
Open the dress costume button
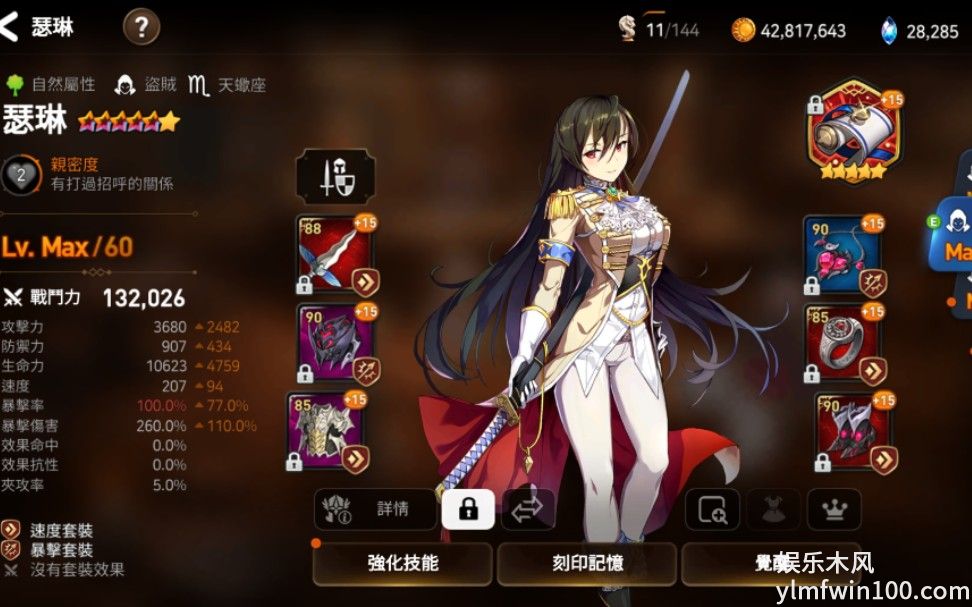(773, 510)
